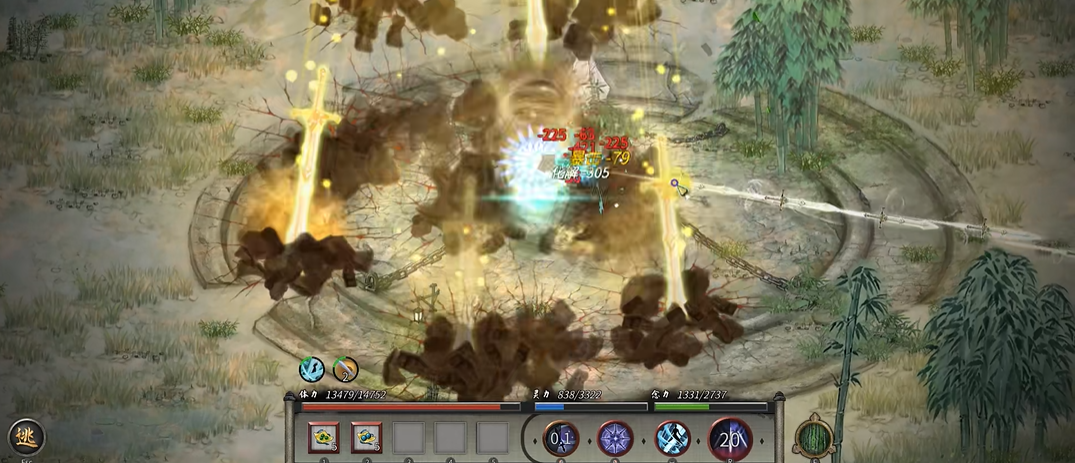Activate the skill showing 0.1 cooldown

(560, 438)
